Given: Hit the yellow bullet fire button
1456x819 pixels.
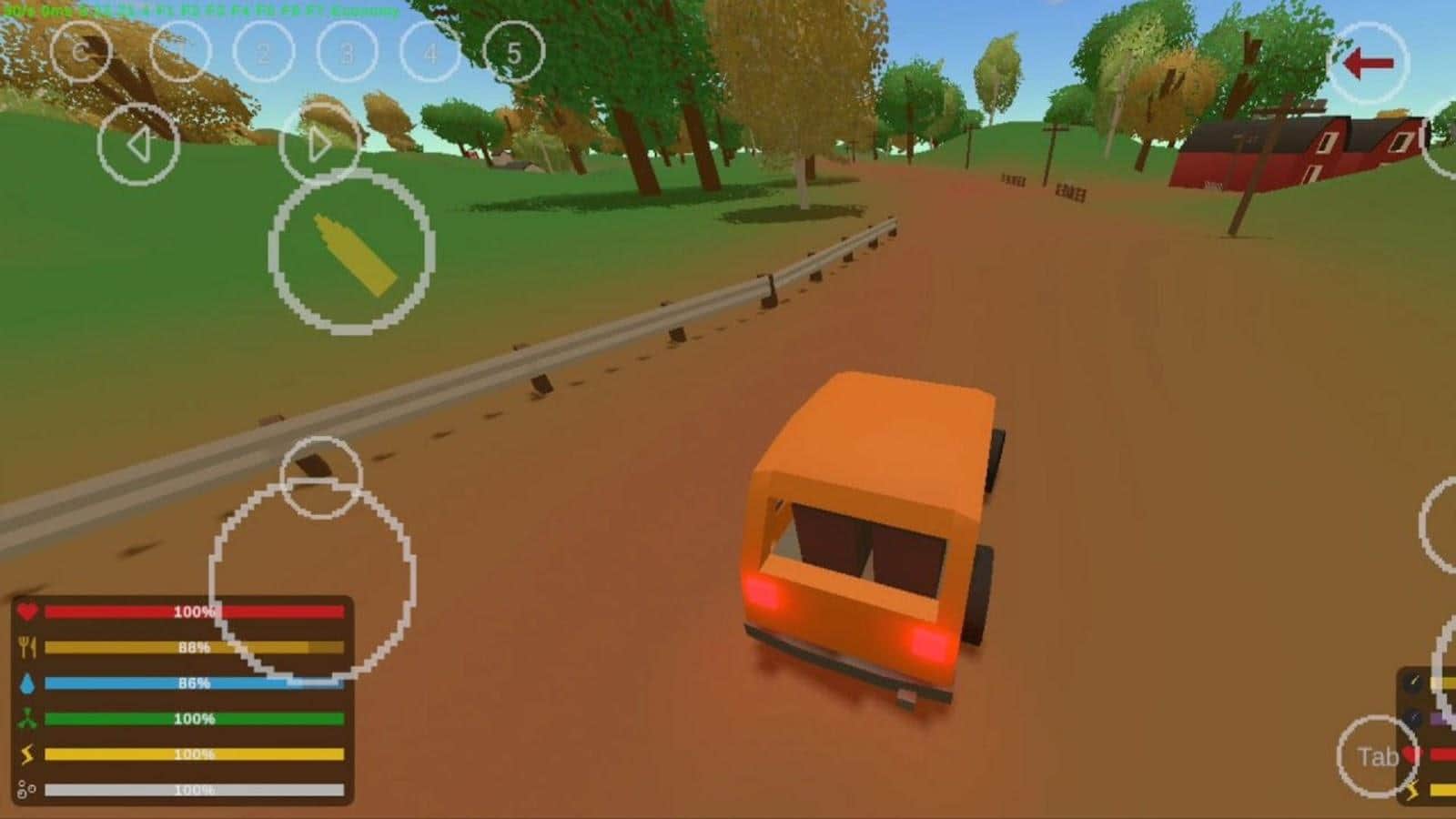Looking at the screenshot, I should (351, 252).
